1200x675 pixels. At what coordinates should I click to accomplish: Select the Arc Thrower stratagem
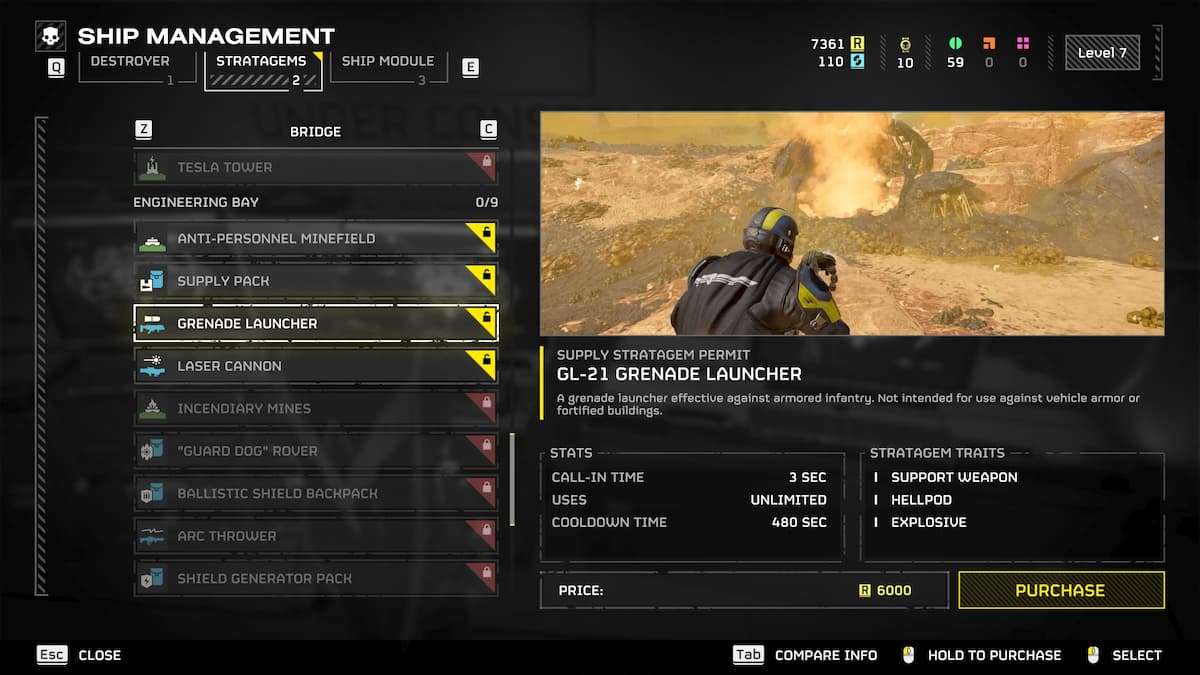coord(315,536)
